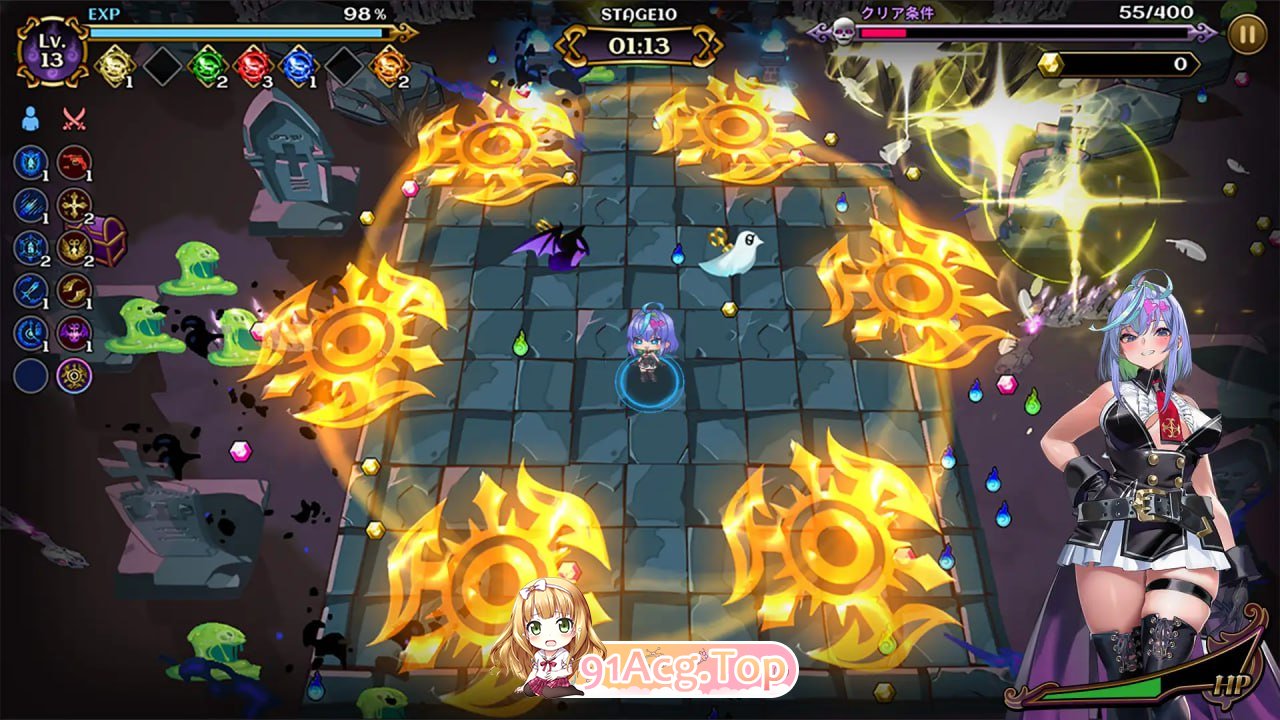Select the golden sun weapon skill
Screen dimensions: 1280x720
pos(74,376)
